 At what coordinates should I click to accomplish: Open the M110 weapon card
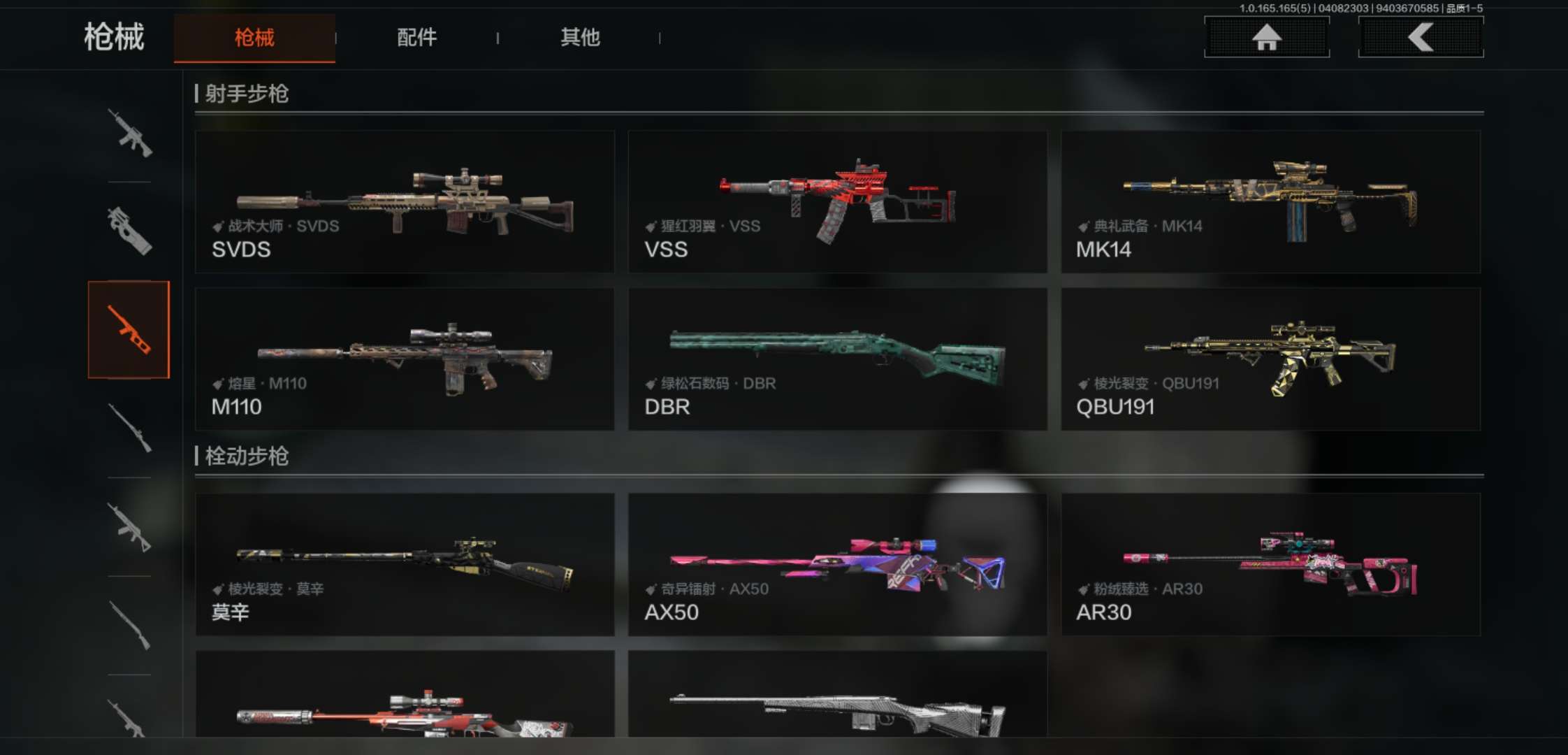[x=405, y=359]
